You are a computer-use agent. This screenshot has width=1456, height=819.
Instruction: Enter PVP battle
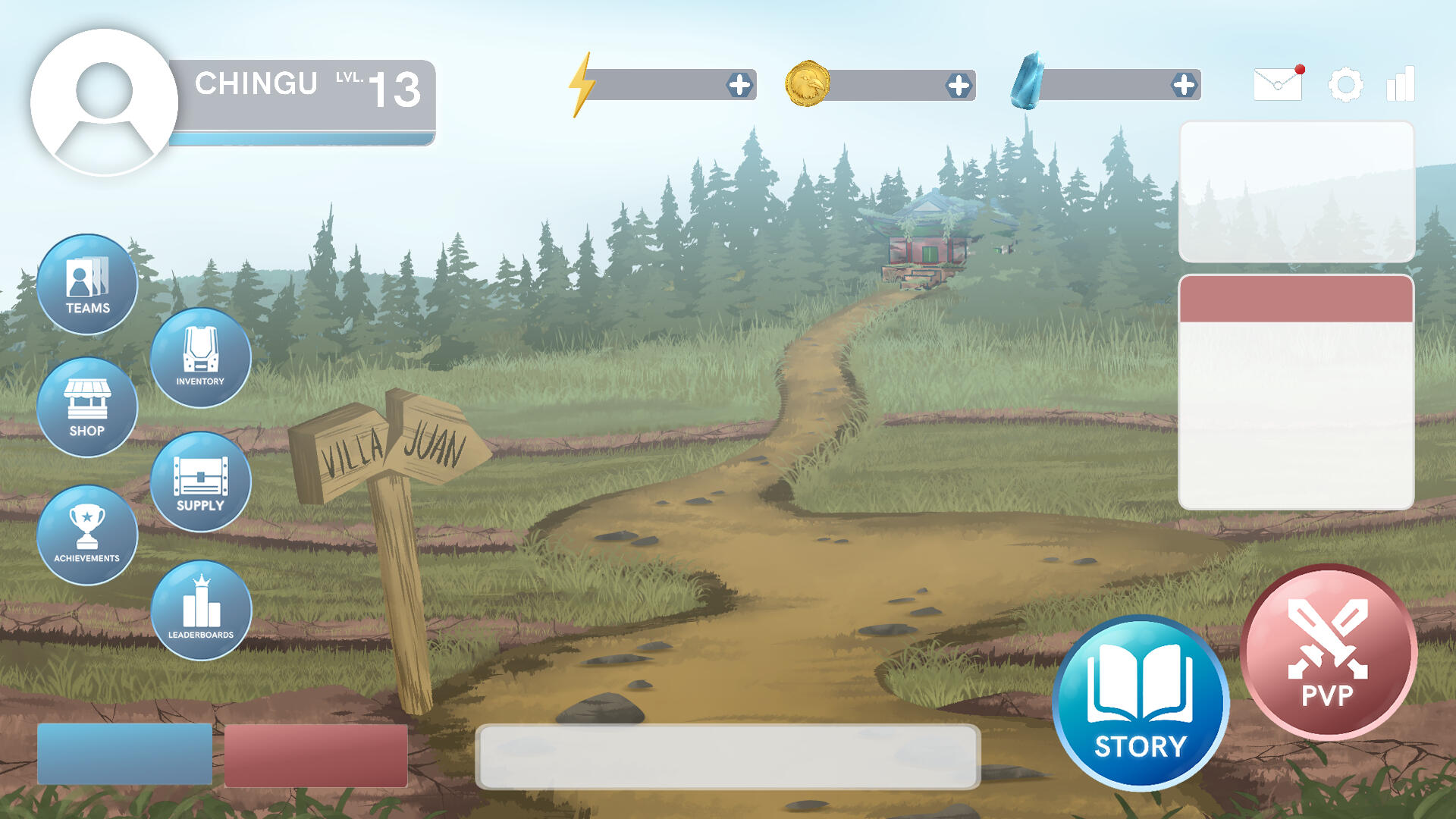1328,652
